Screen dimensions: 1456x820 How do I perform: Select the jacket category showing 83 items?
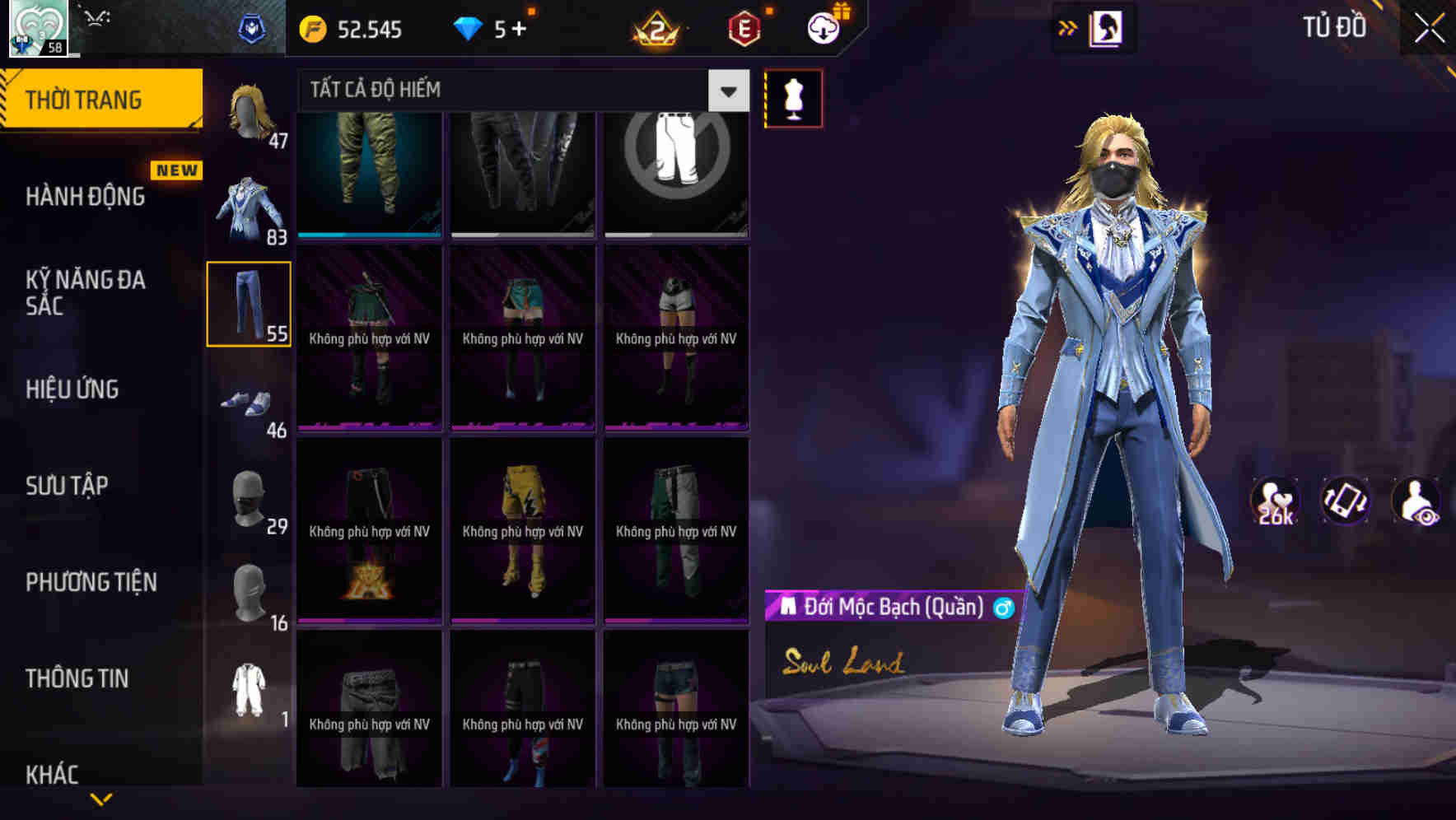pyautogui.click(x=249, y=204)
